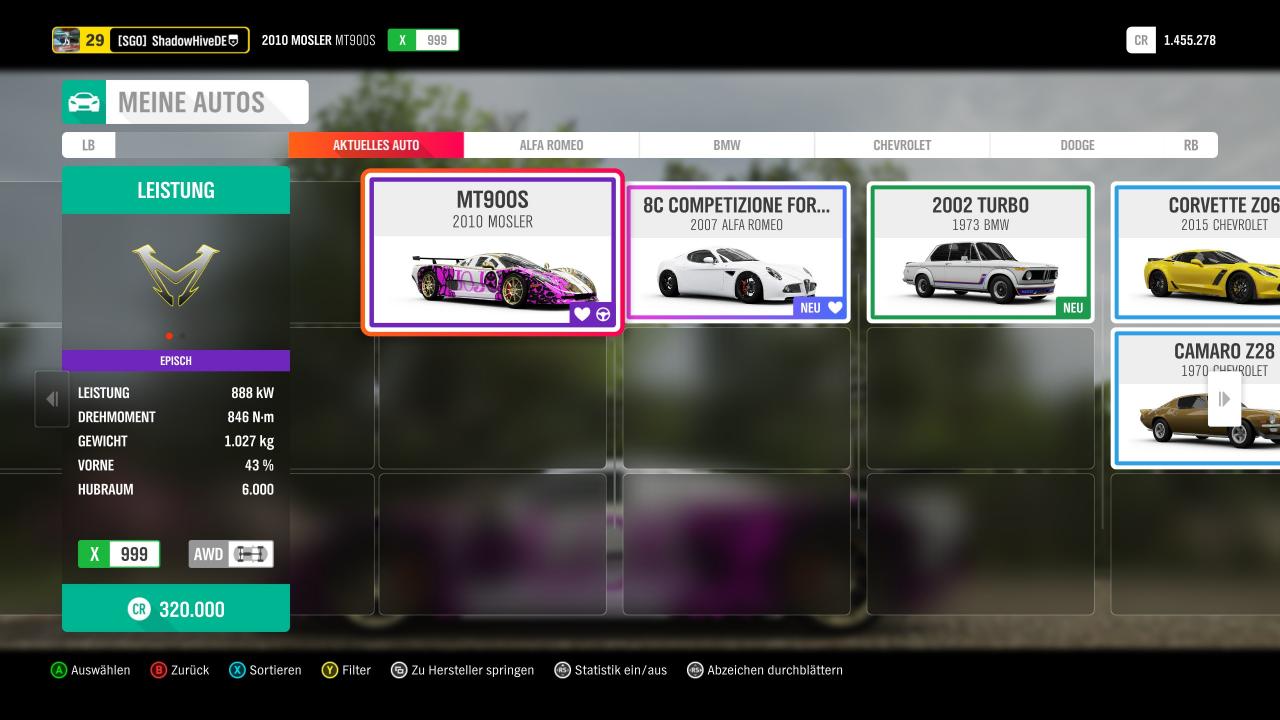Image resolution: width=1280 pixels, height=720 pixels.
Task: Show the Chevrolet manufacturer tab
Action: 902,145
